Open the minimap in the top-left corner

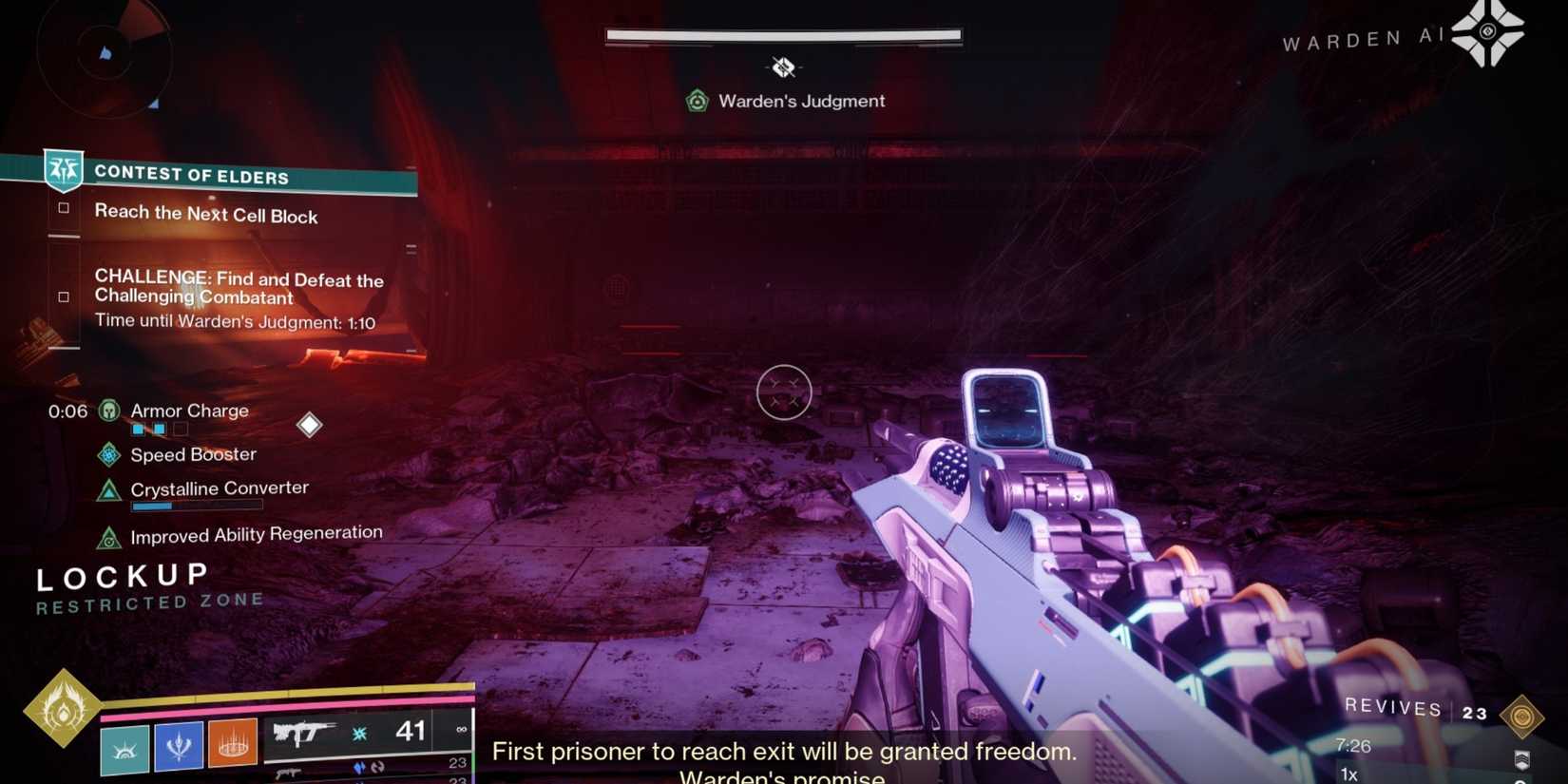tap(105, 59)
